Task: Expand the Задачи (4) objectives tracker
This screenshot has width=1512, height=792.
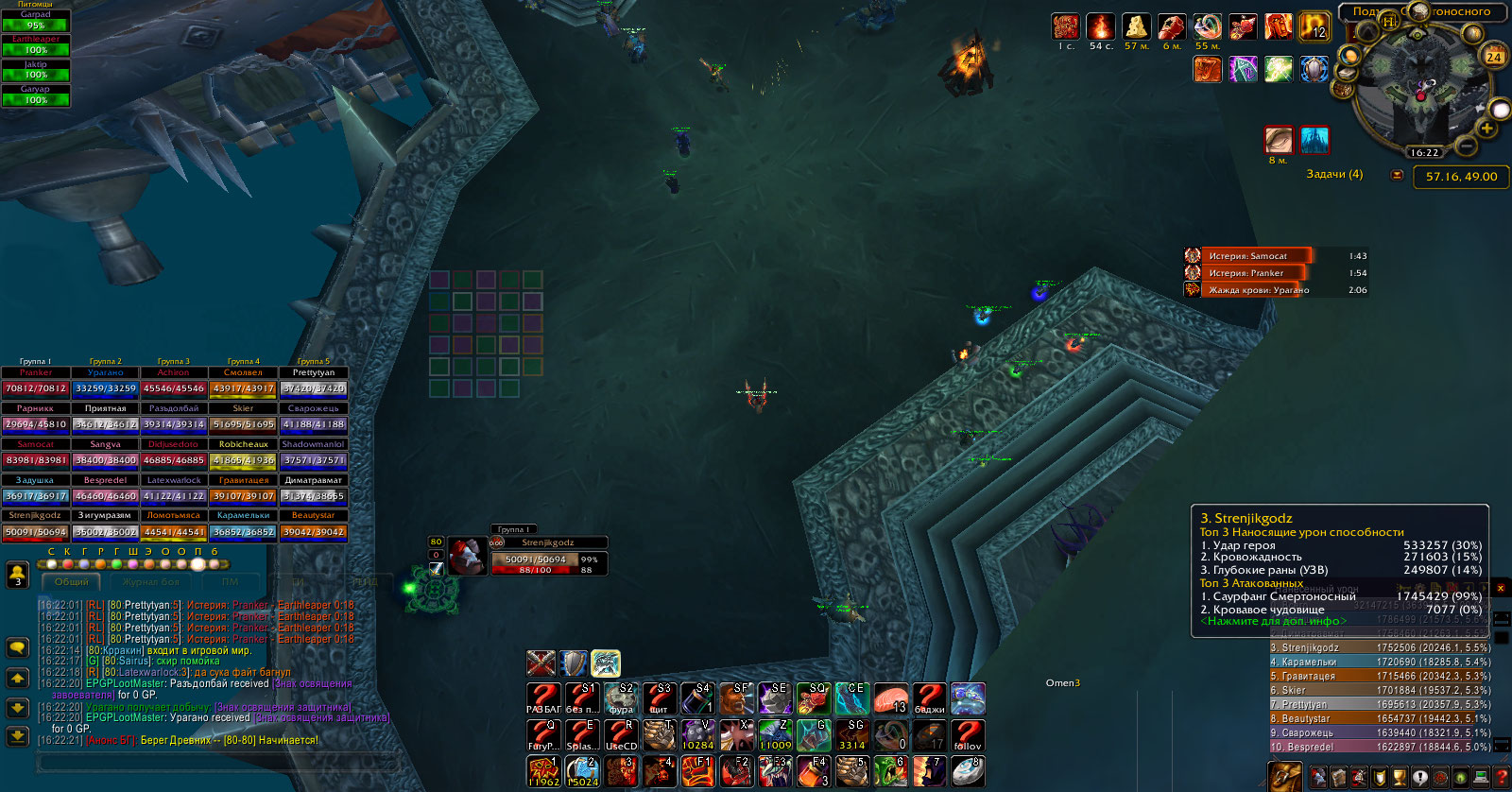Action: [x=1334, y=174]
